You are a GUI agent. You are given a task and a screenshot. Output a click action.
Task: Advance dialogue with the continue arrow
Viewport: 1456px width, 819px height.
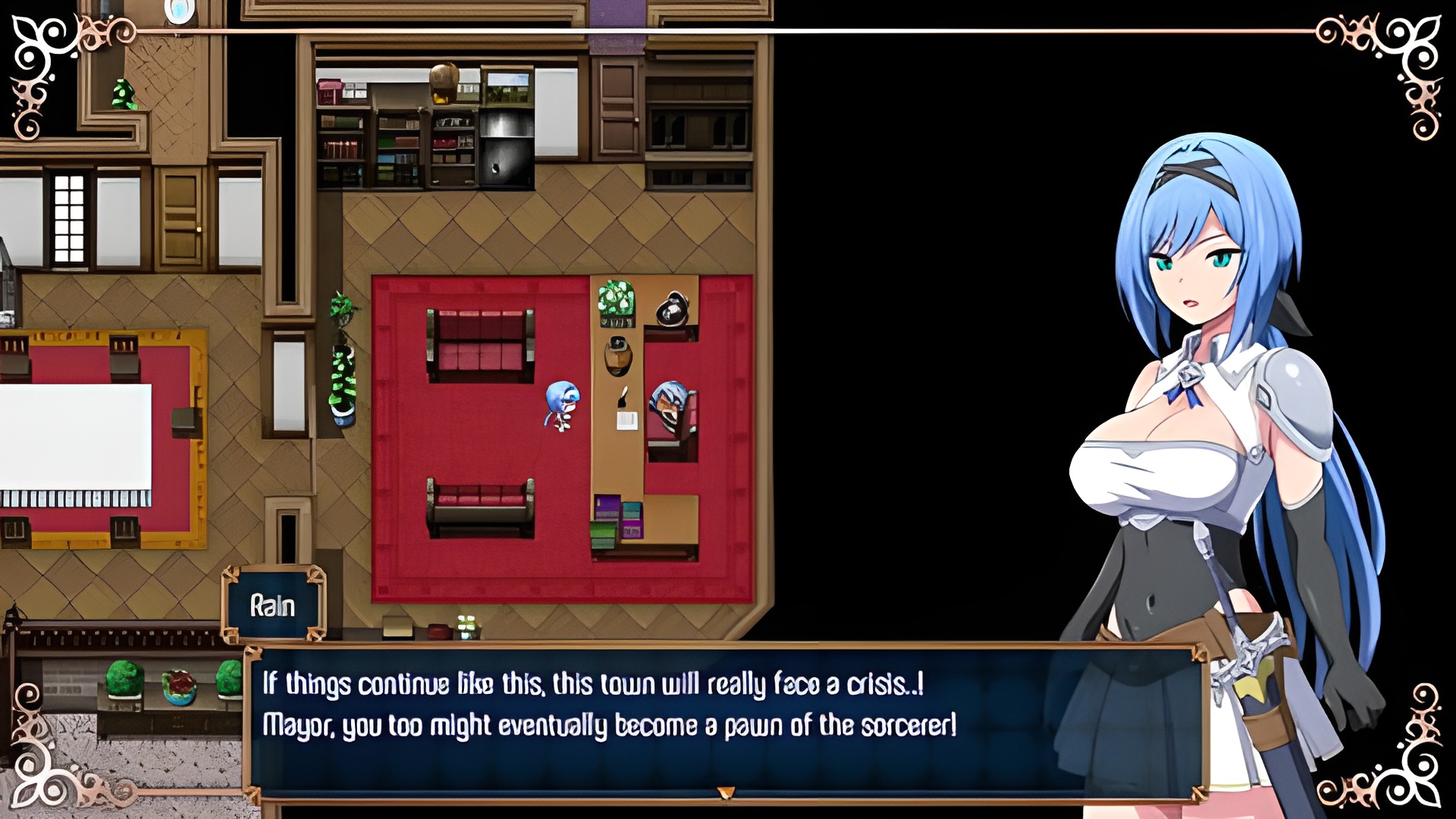click(726, 792)
